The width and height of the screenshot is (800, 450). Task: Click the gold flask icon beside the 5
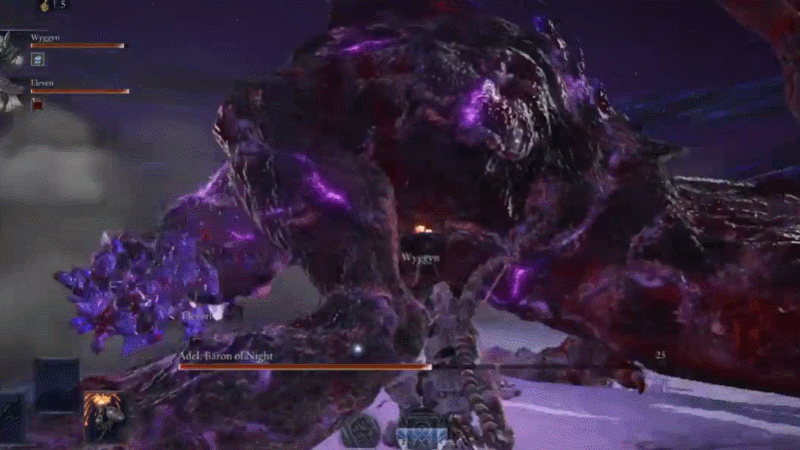45,5
